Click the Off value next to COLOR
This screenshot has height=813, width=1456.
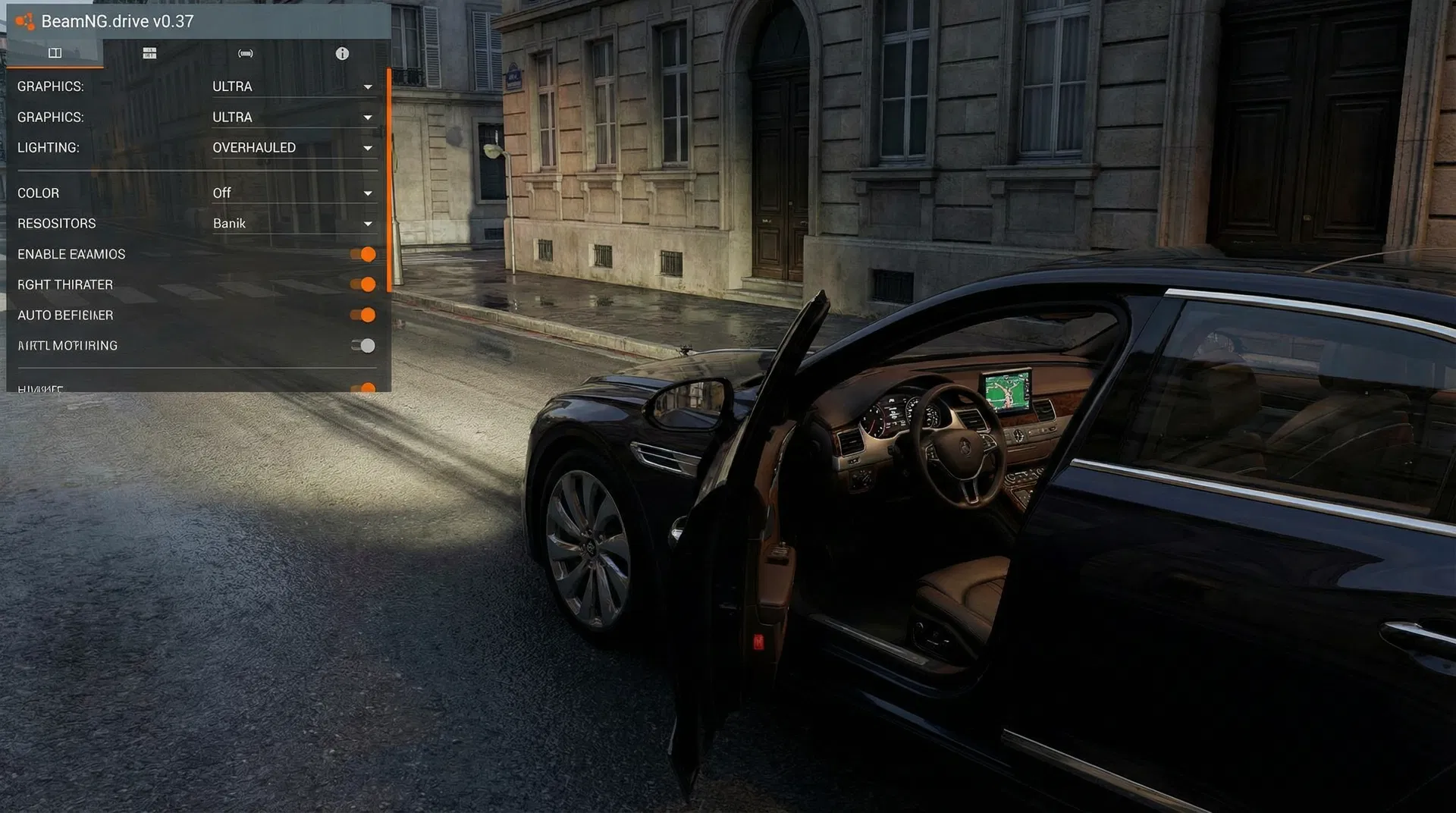click(221, 193)
